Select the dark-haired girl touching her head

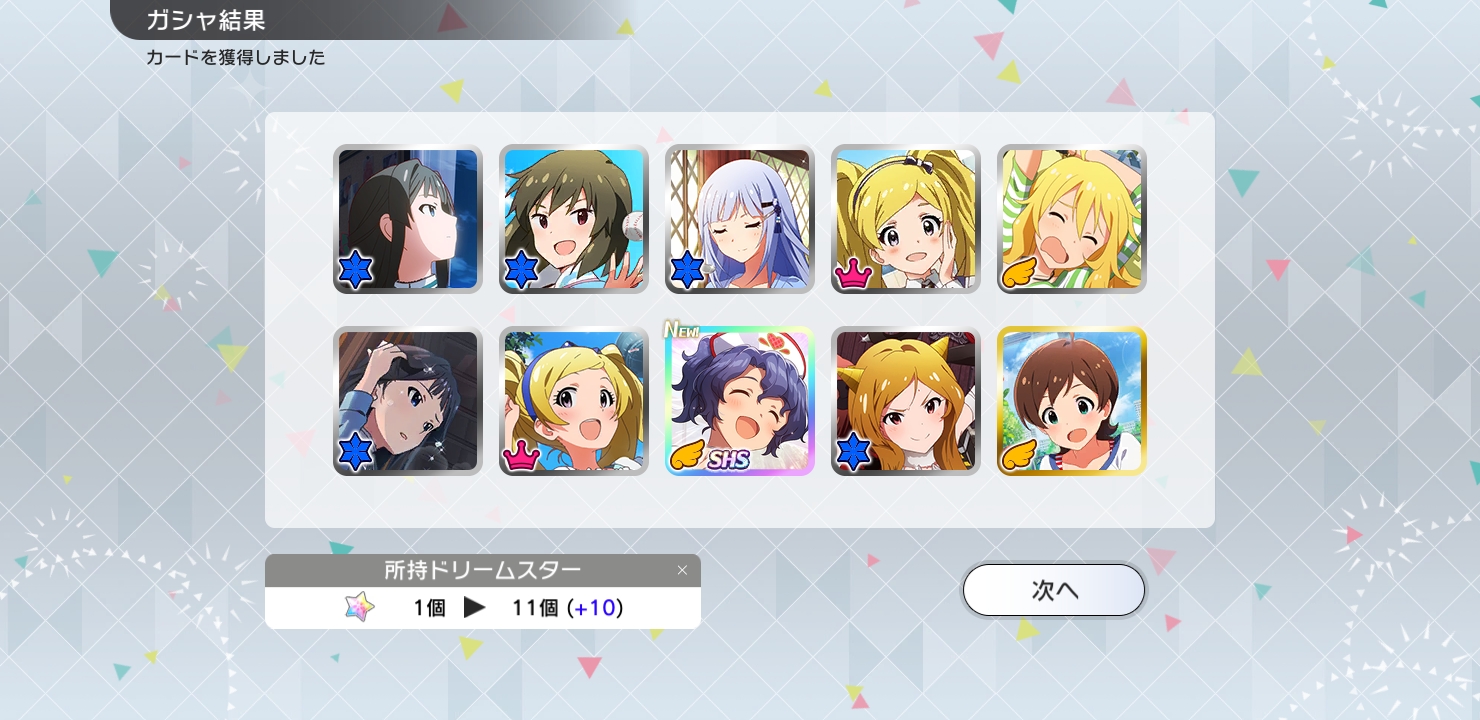point(408,401)
